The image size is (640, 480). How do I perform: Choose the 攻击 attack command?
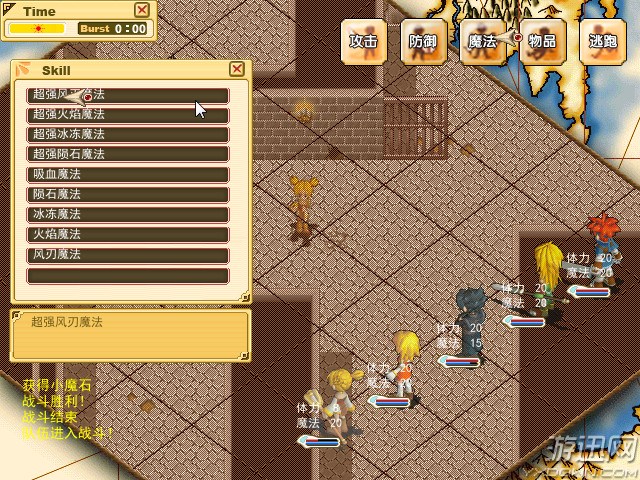point(363,42)
